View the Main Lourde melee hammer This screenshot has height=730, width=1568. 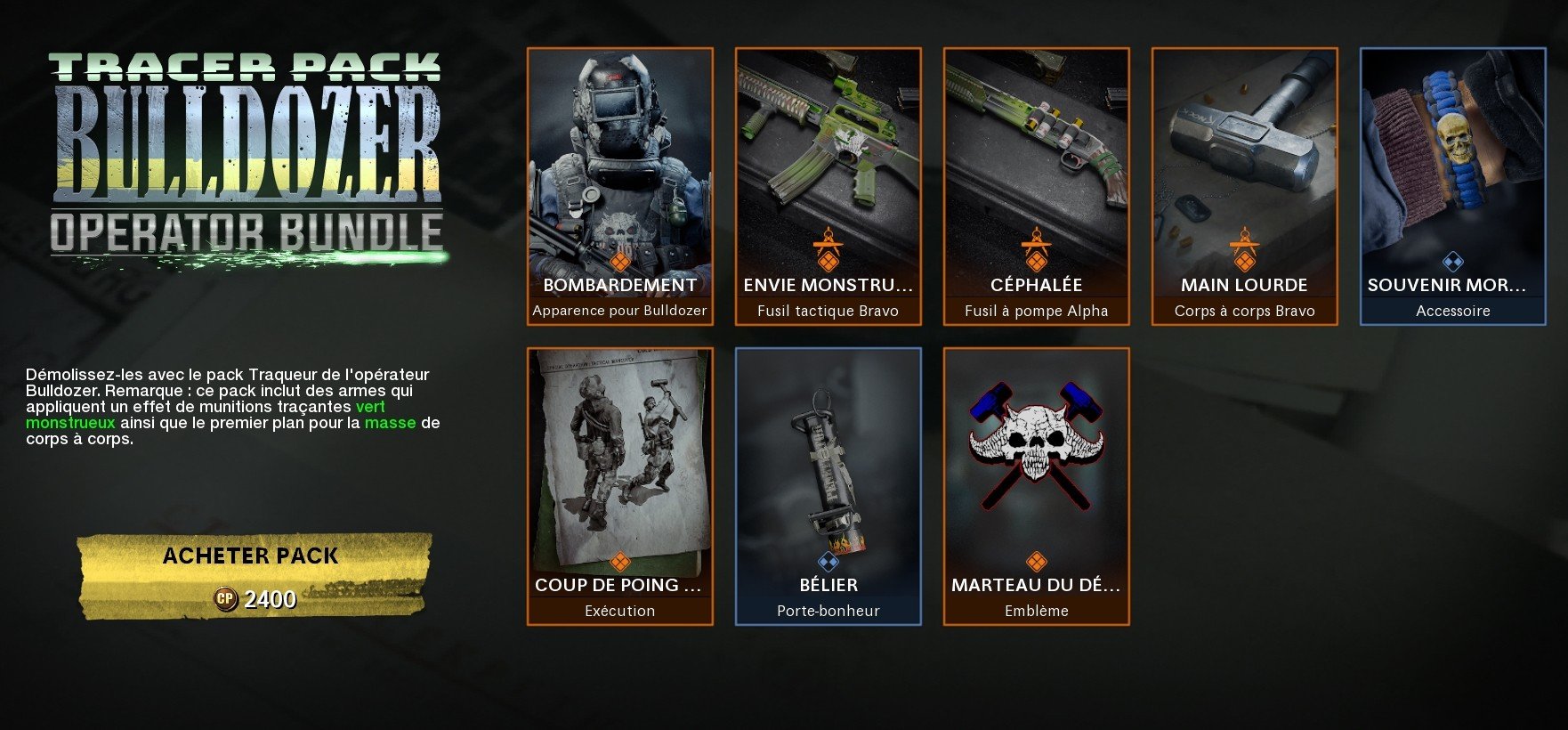pos(1244,186)
